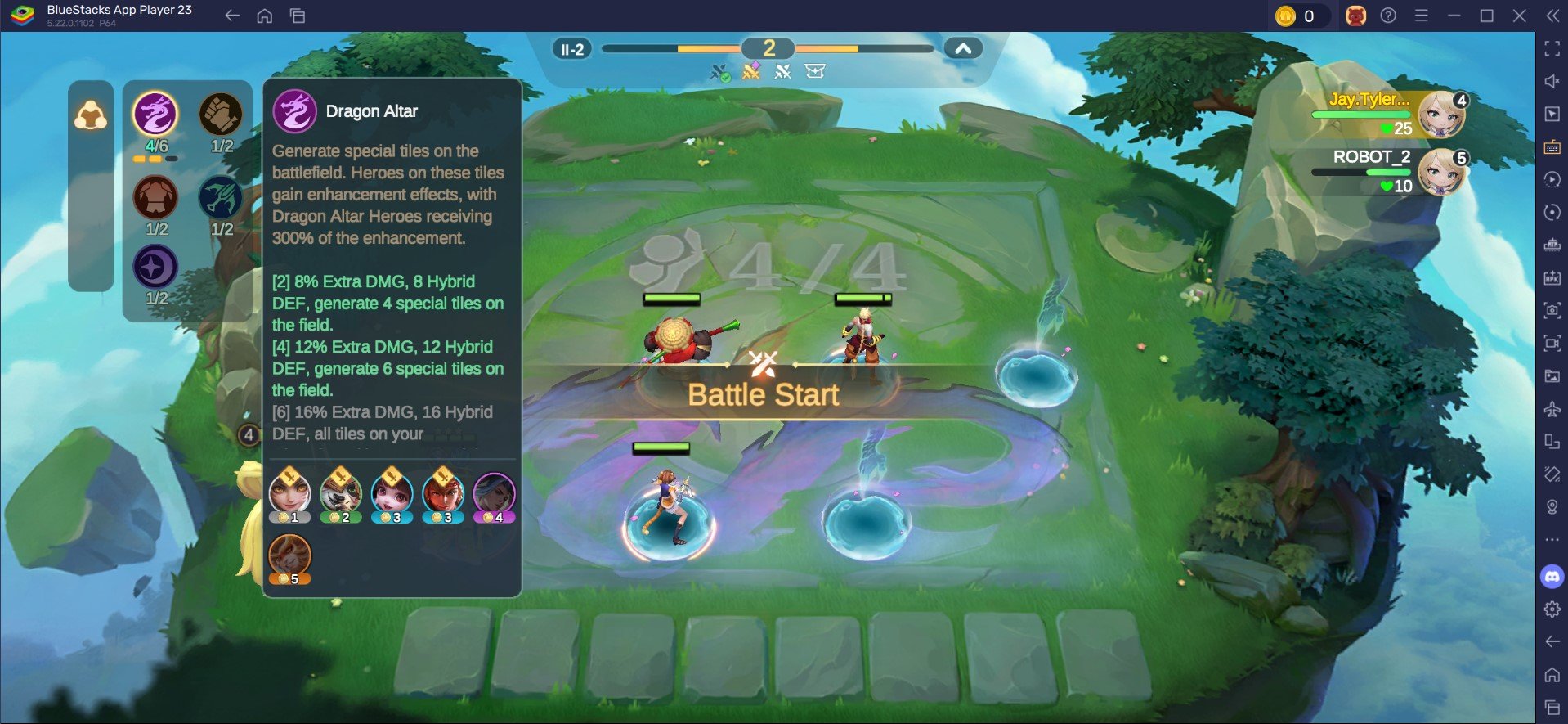Mute the emulator volume
This screenshot has width=1568, height=724.
tap(1551, 79)
